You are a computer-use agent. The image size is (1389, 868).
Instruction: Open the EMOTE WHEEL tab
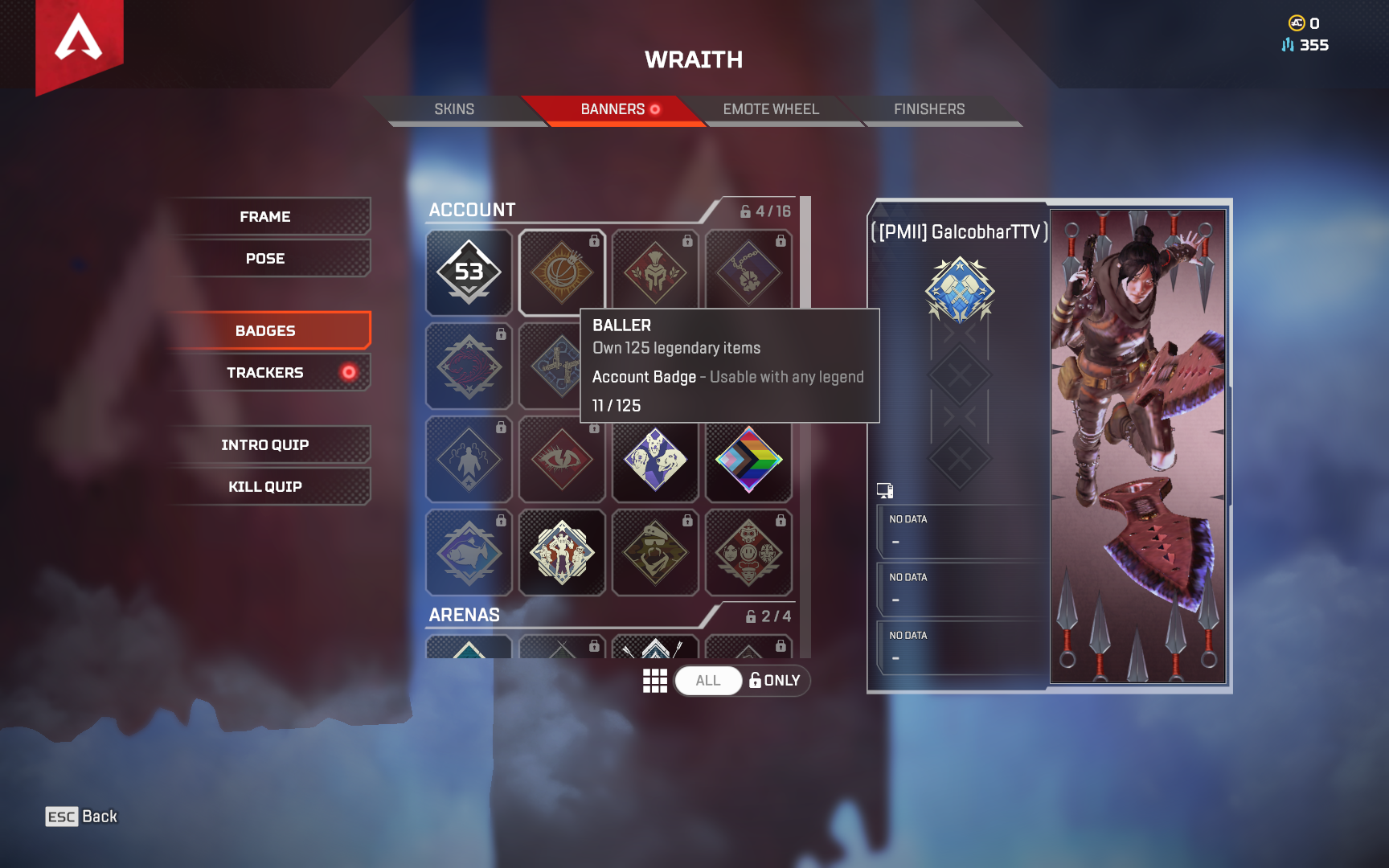pyautogui.click(x=771, y=109)
